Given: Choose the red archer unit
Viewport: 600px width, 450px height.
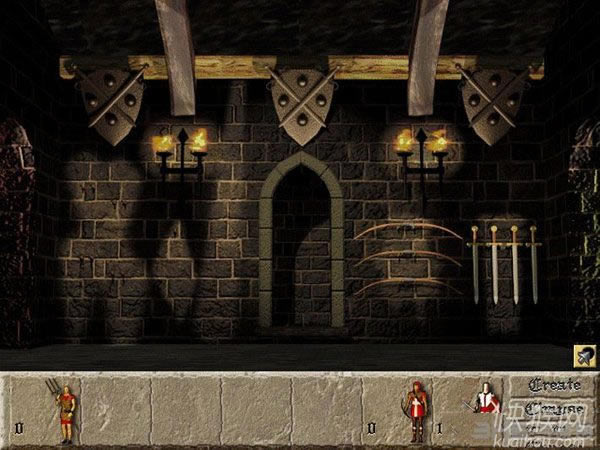Looking at the screenshot, I should point(416,411).
